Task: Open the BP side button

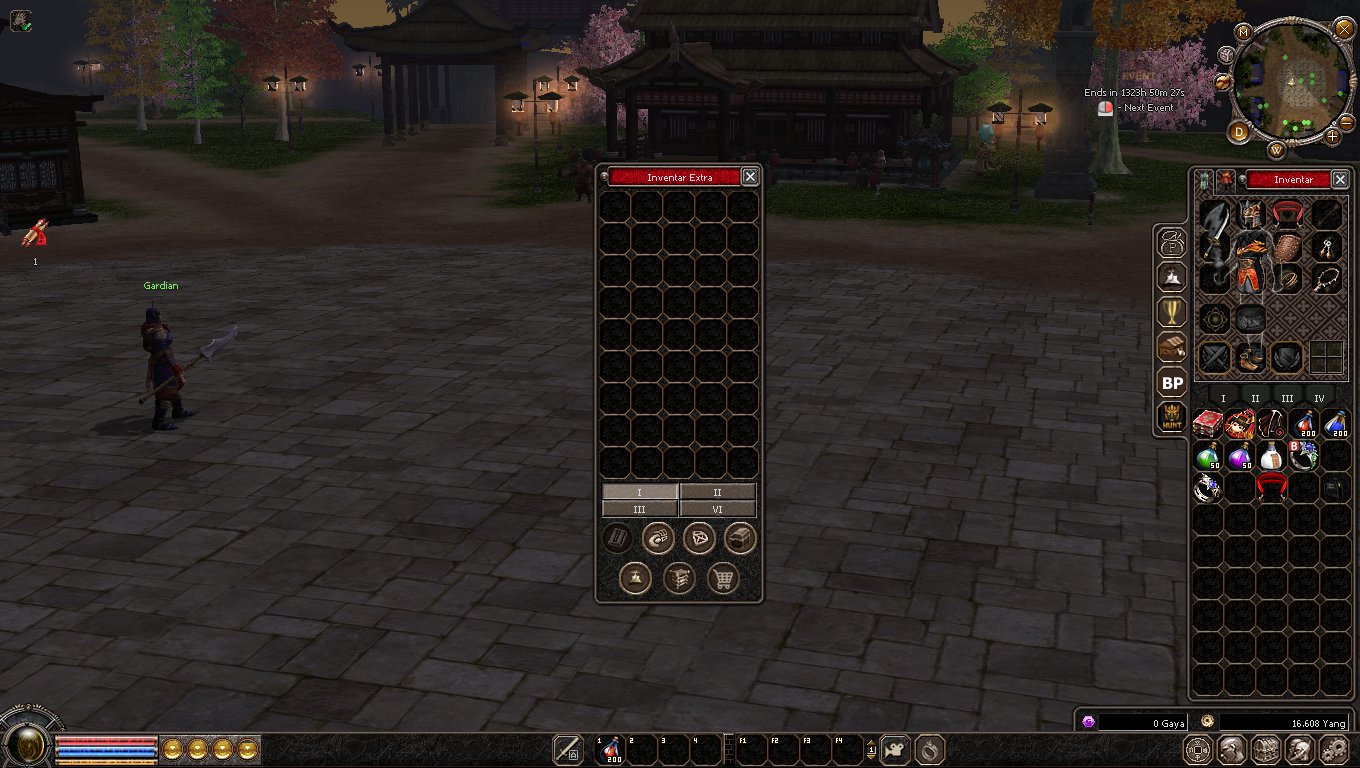Action: tap(1172, 383)
